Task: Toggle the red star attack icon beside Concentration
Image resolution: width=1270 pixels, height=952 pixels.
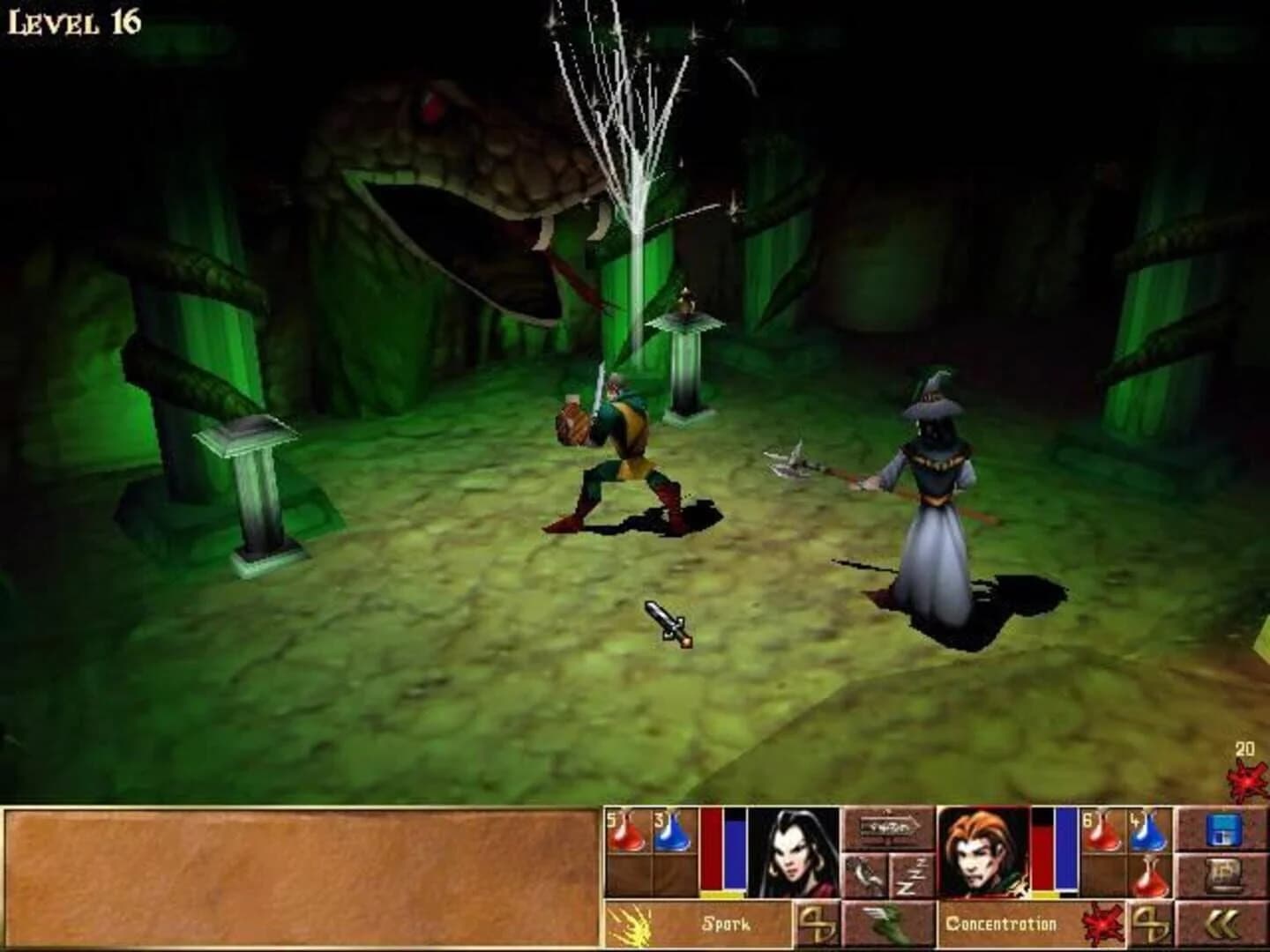Action: (x=1101, y=923)
